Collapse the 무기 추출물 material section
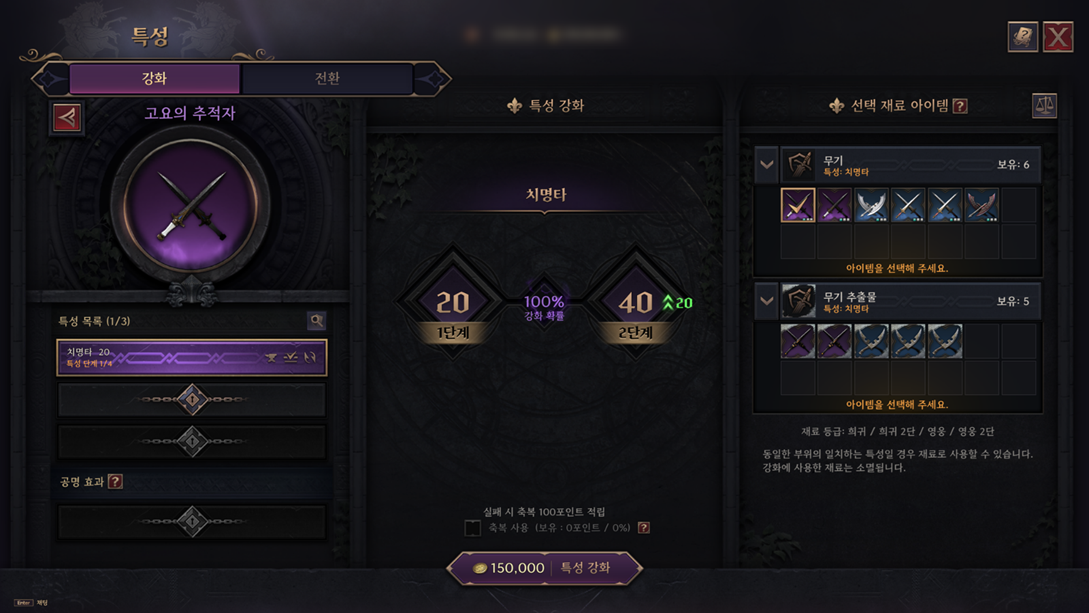 pyautogui.click(x=767, y=300)
